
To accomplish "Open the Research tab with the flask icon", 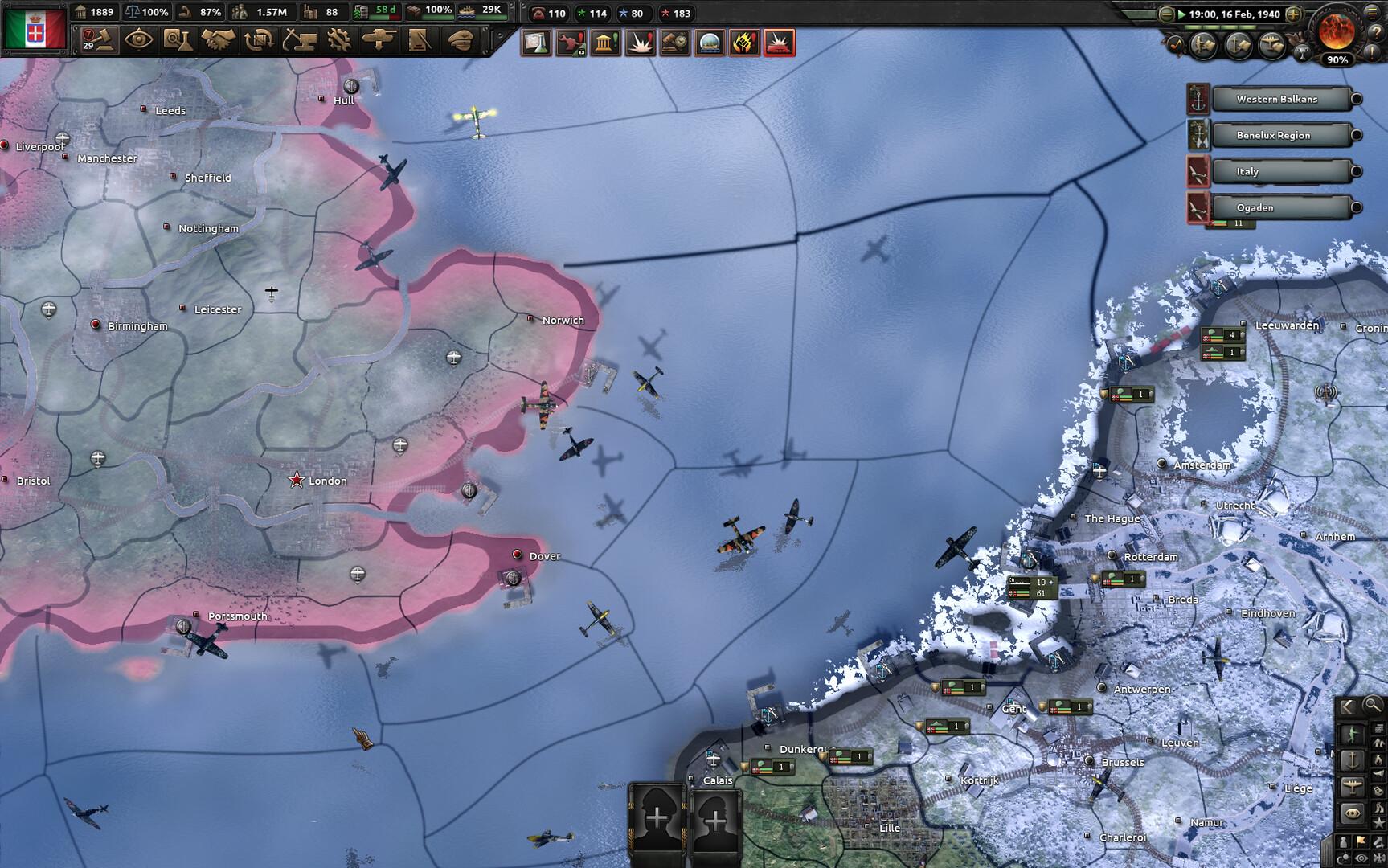I will pos(179,40).
